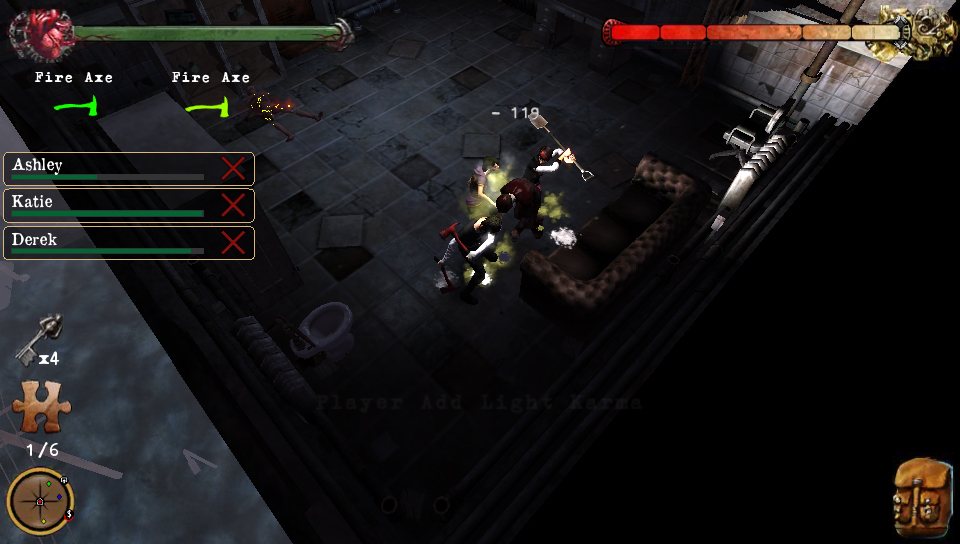The height and width of the screenshot is (544, 960).
Task: Dismiss Ashley with the red X
Action: click(233, 168)
